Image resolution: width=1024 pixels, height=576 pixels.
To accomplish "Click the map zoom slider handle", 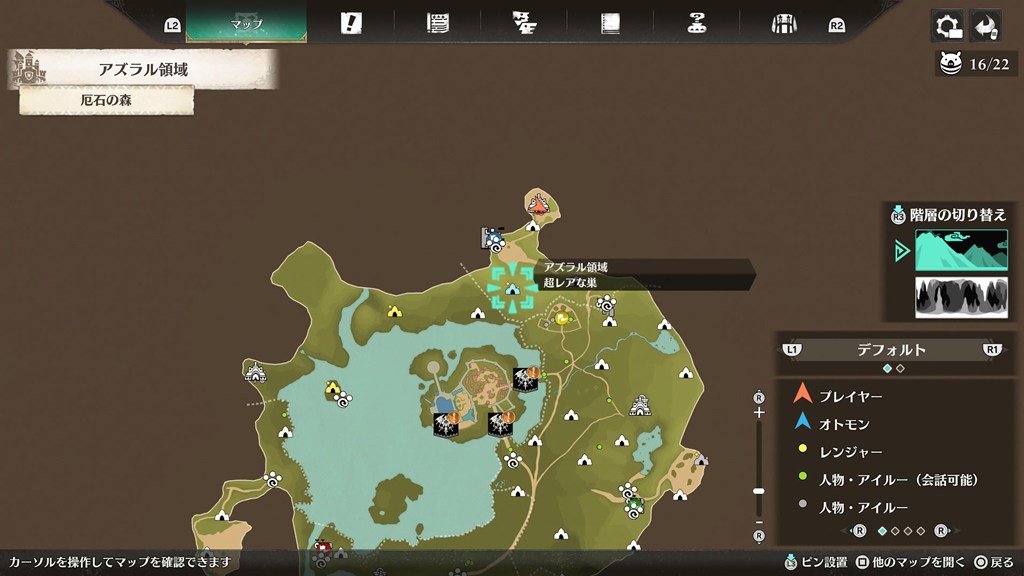I will click(759, 491).
